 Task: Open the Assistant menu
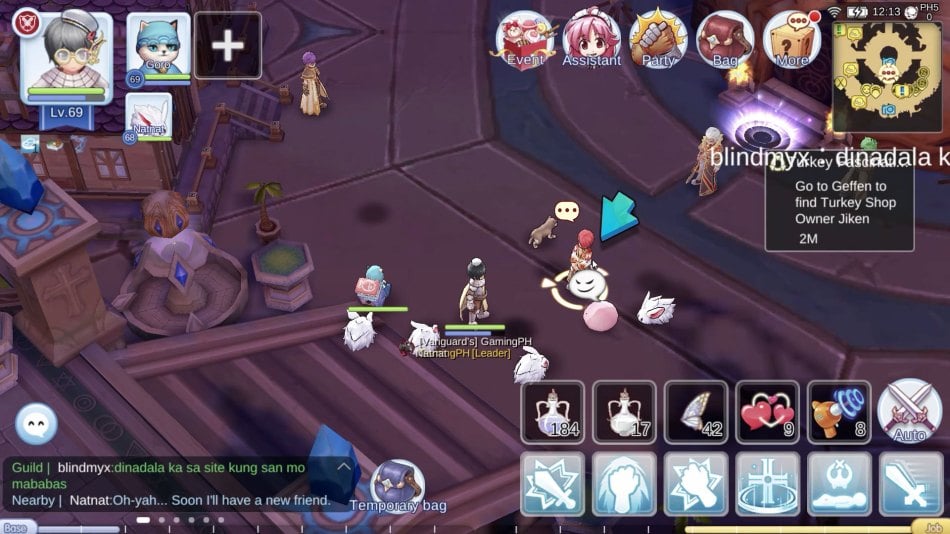(x=591, y=40)
